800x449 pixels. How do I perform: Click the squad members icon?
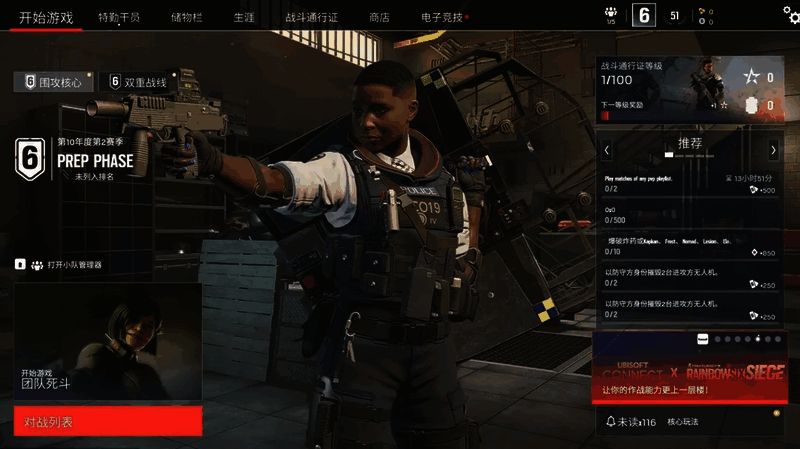(x=611, y=14)
